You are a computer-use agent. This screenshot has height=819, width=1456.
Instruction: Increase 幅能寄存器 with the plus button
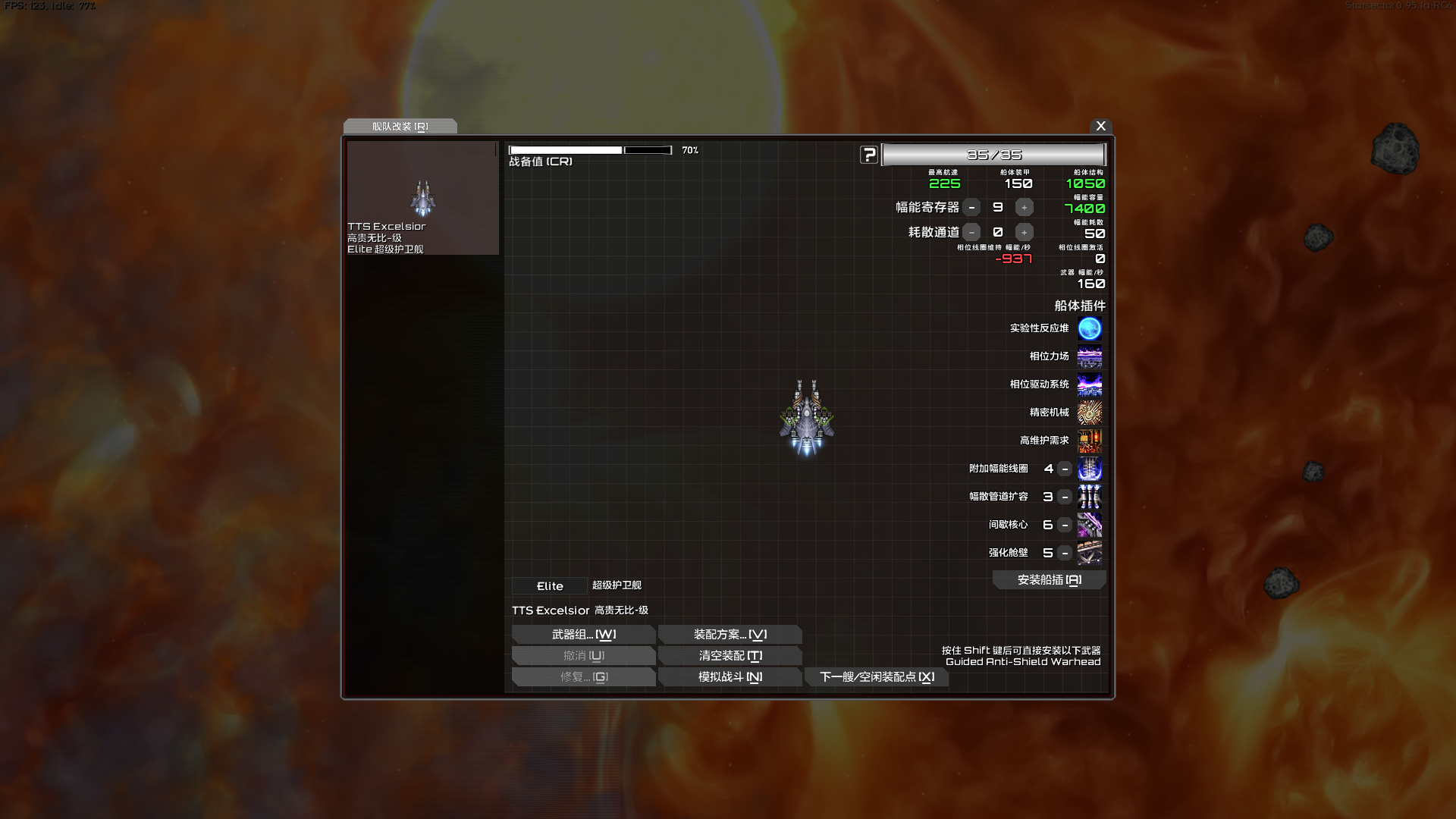tap(1023, 206)
